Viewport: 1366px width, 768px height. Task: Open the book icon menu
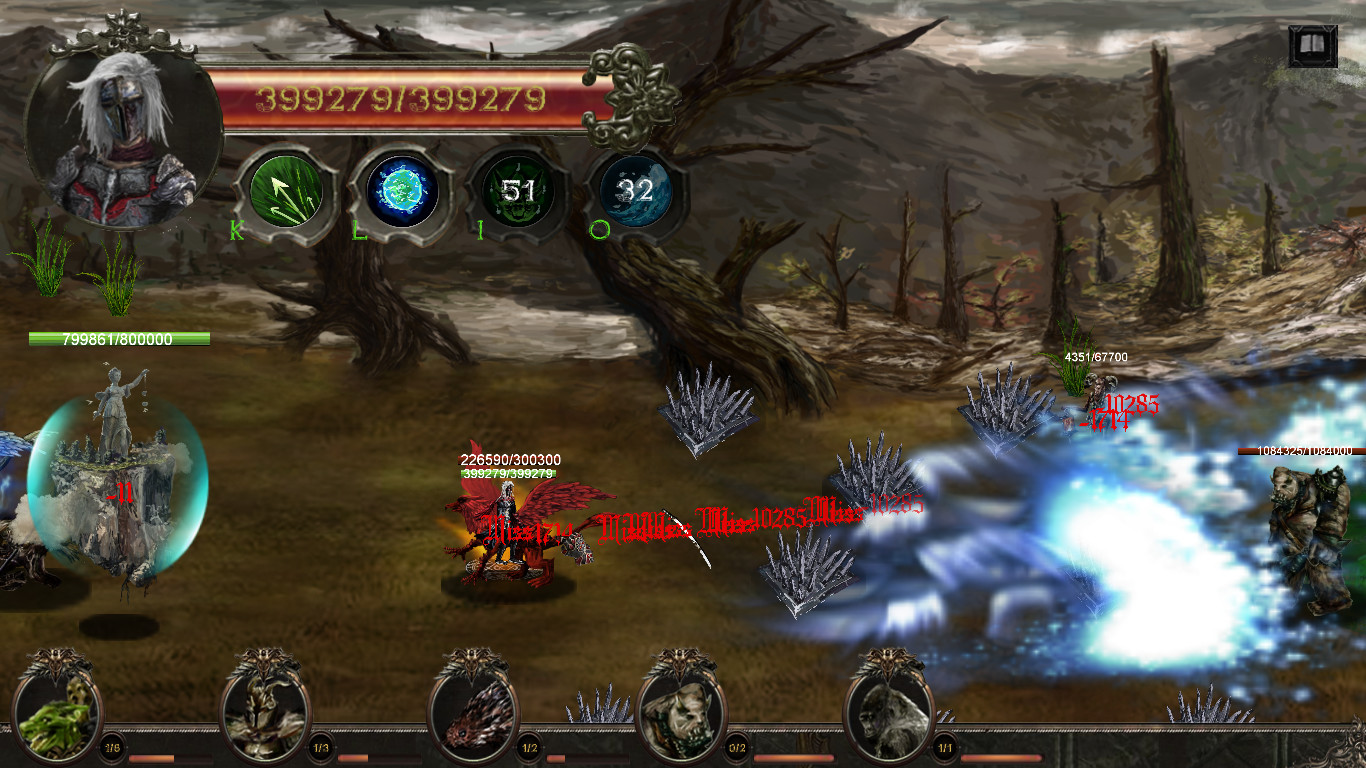(1312, 46)
